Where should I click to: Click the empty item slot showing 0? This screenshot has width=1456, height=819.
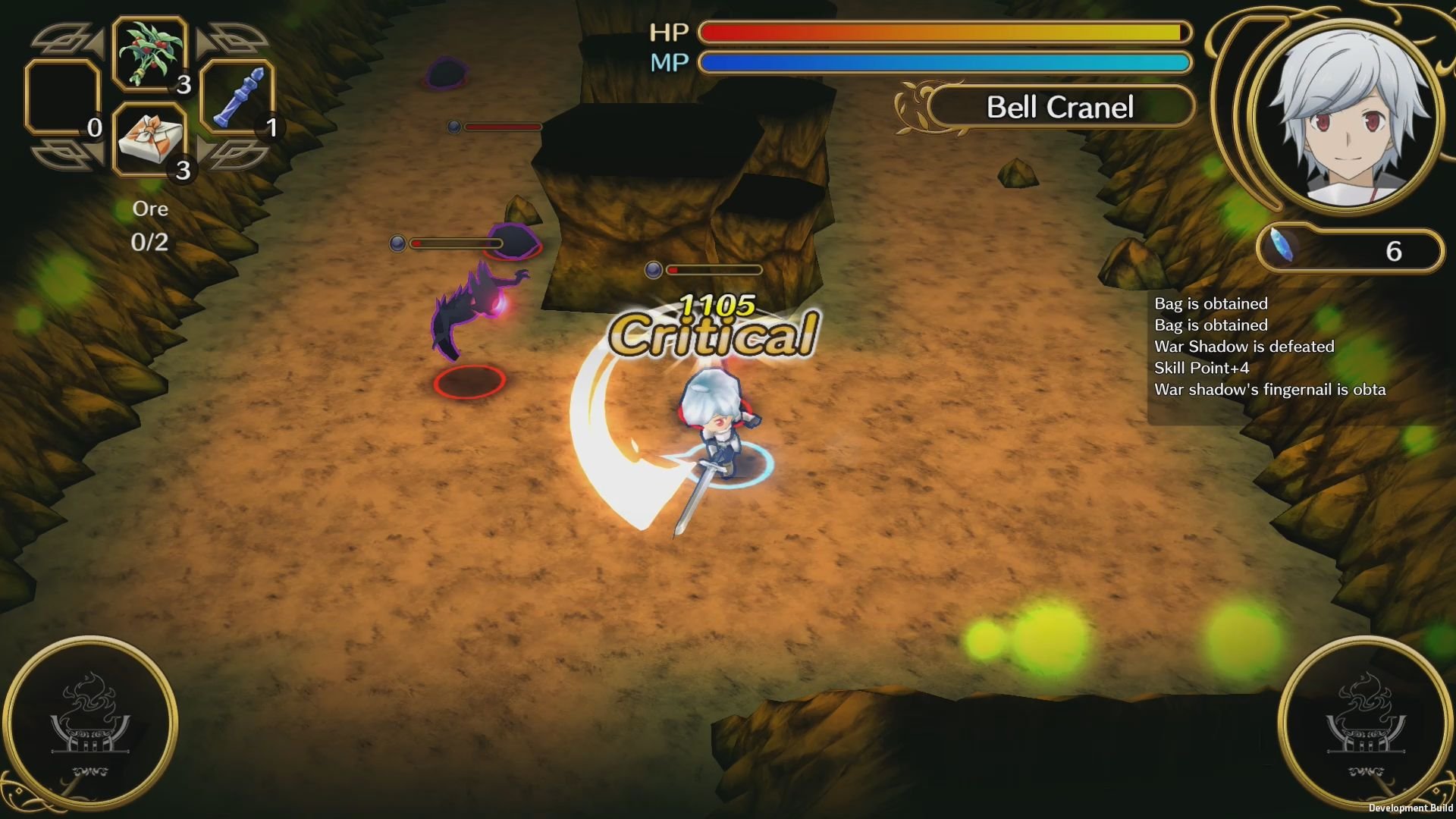pos(62,99)
